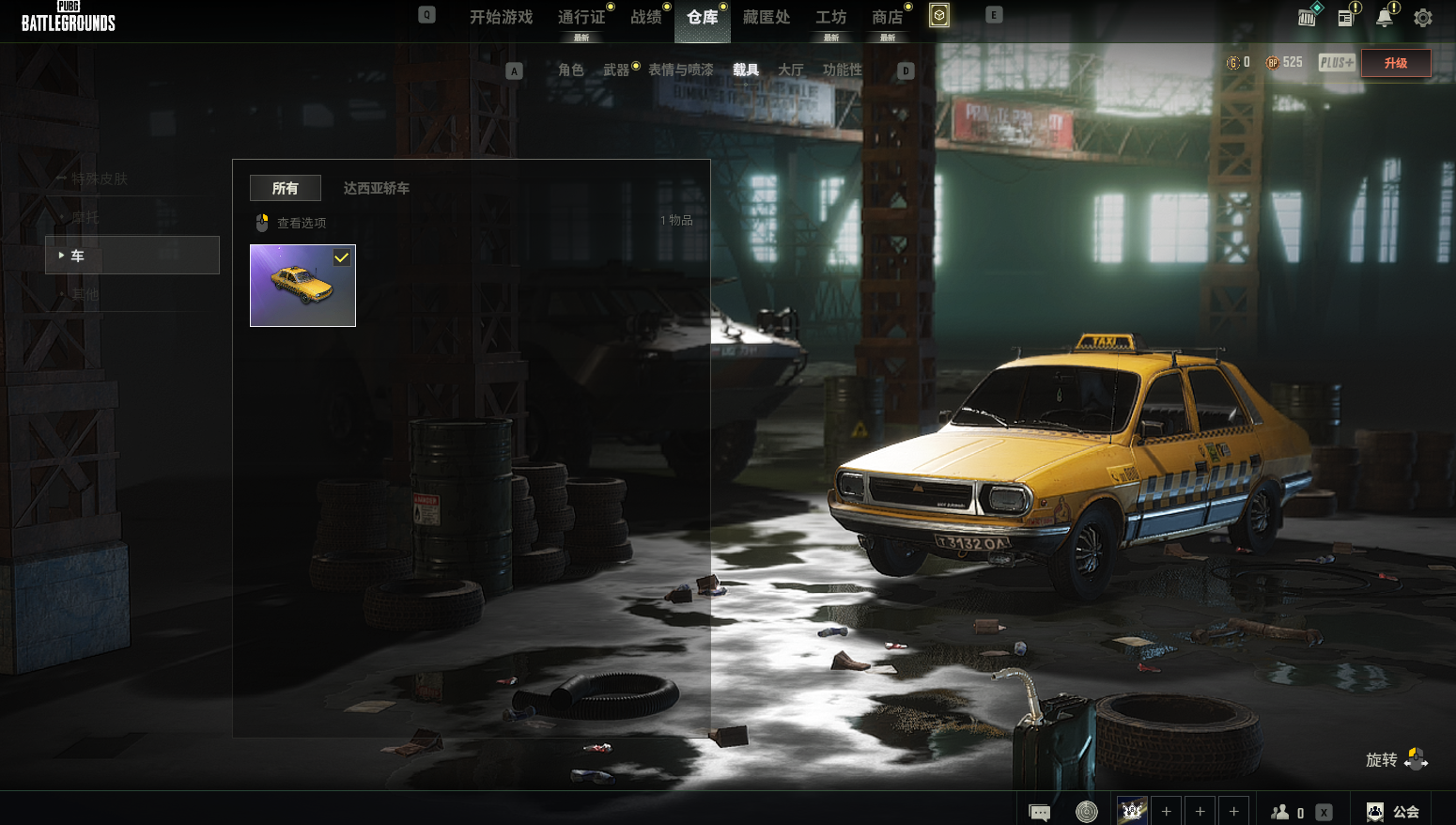Open the 开始游戏 (Play) menu
Screen dimensions: 1456x825
[501, 18]
